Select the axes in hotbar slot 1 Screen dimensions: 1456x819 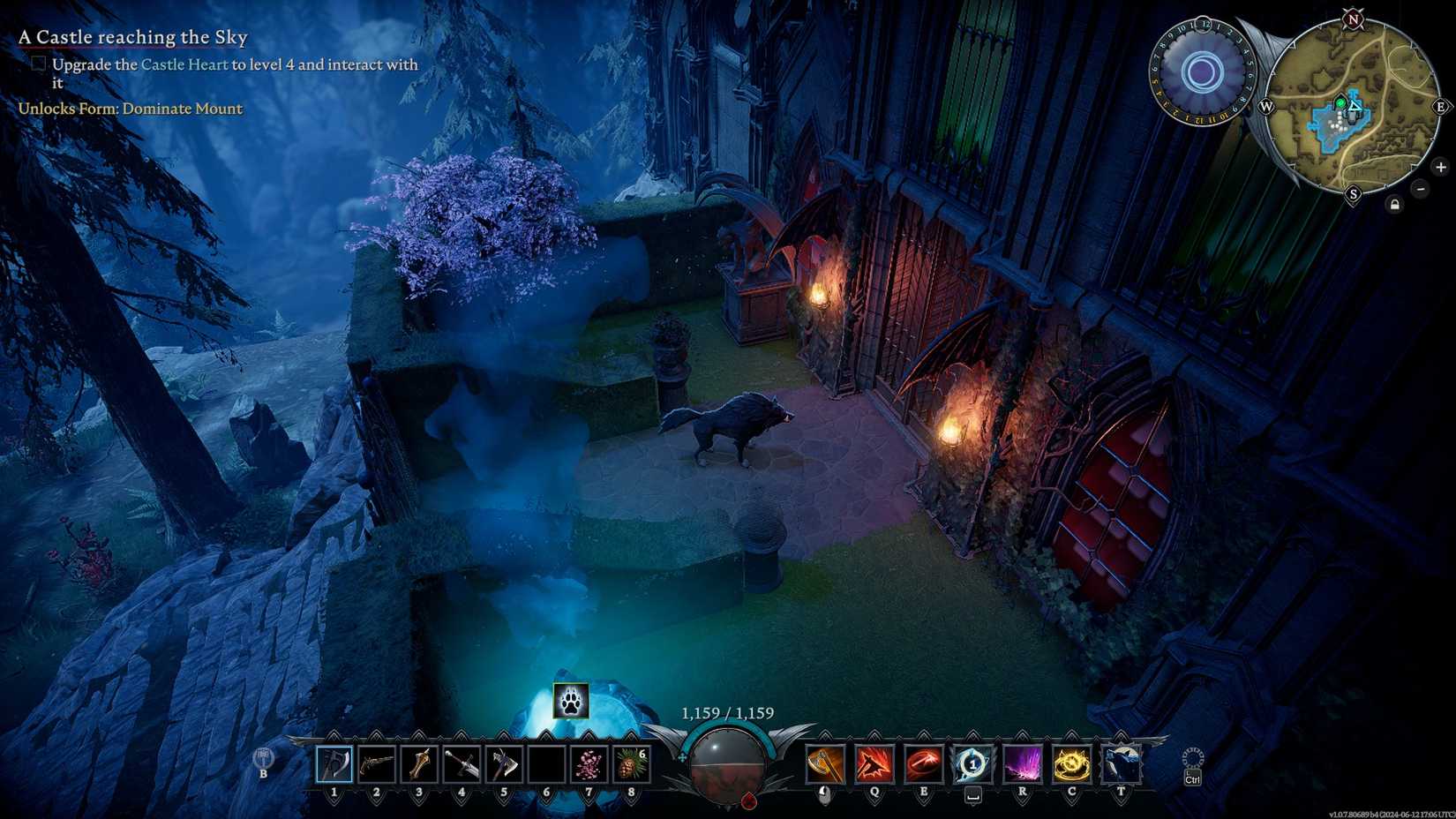coord(334,763)
